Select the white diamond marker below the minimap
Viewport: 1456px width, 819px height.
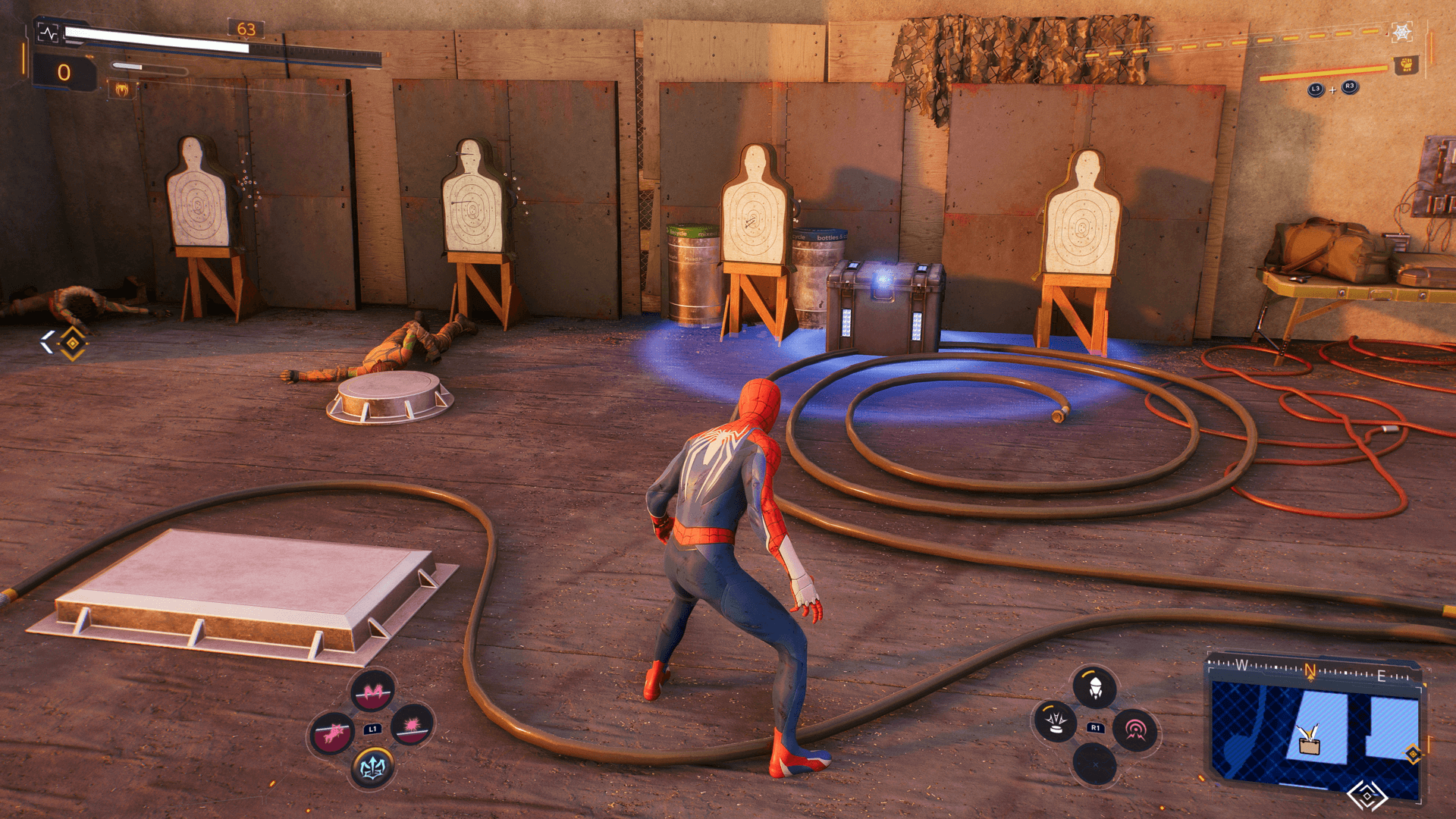(x=1367, y=795)
